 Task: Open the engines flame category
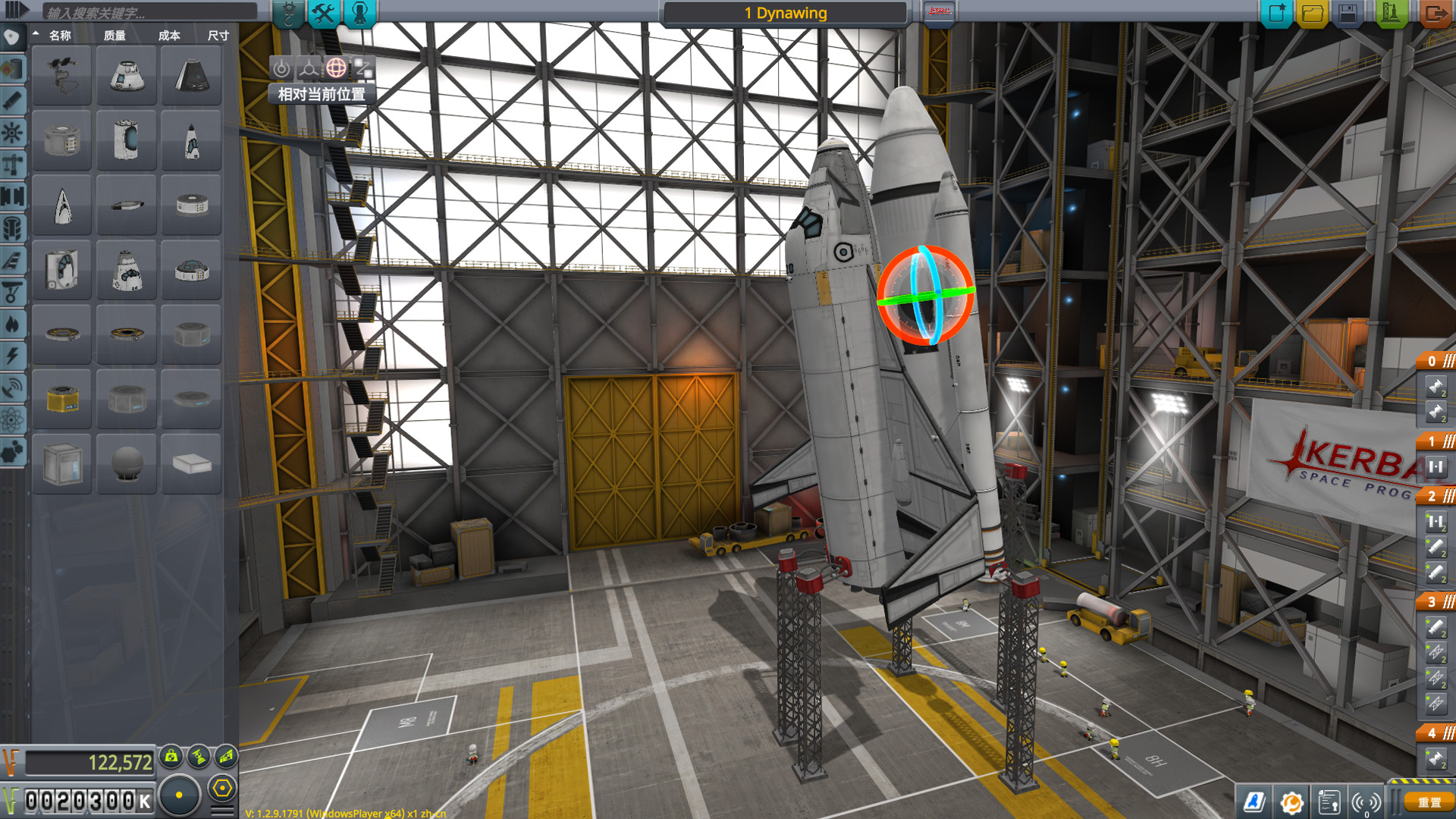click(x=12, y=325)
